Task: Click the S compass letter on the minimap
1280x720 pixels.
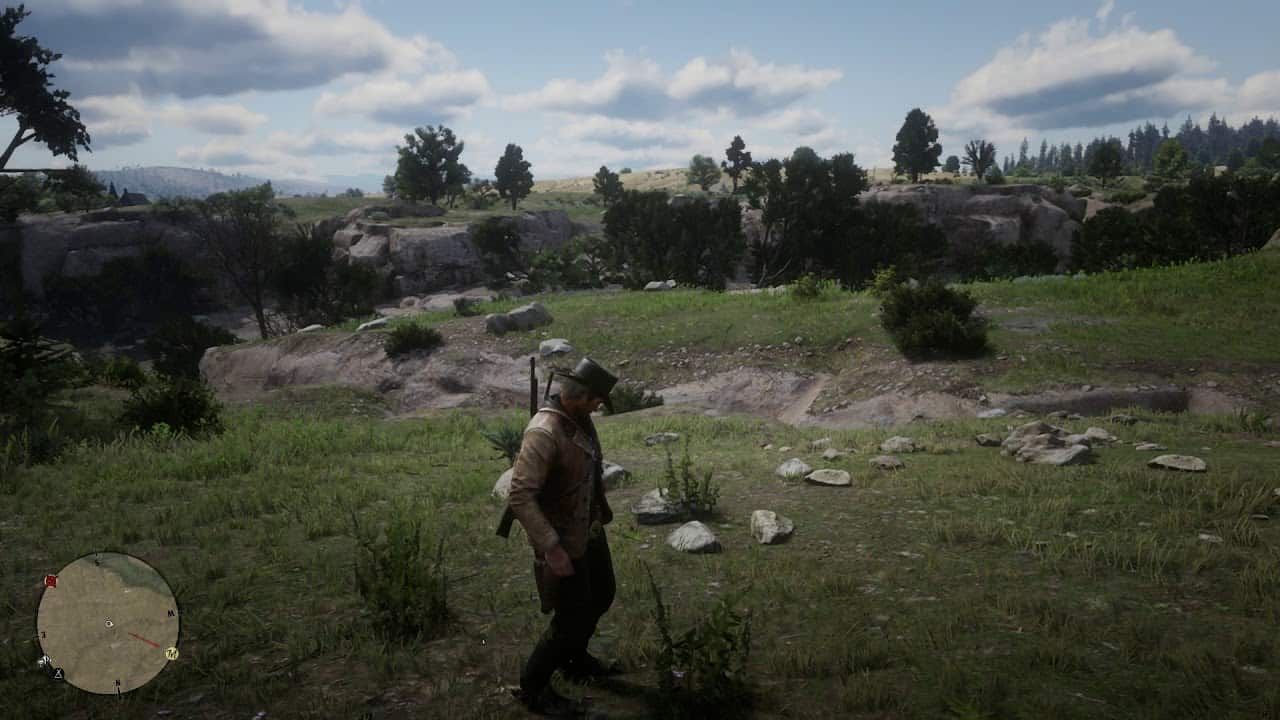Action: point(97,561)
